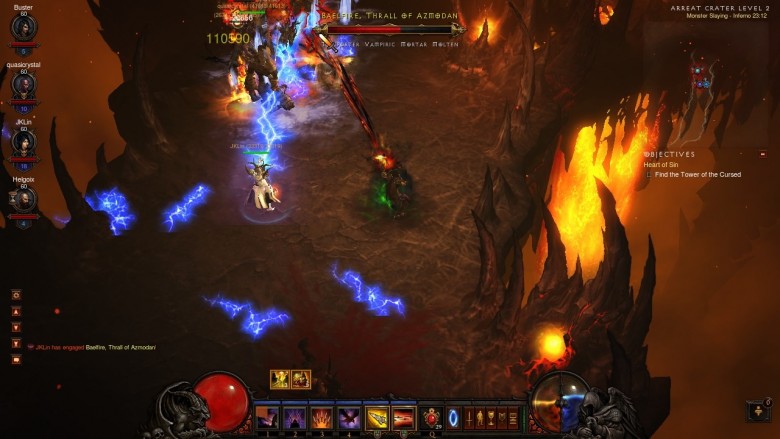Cast the blue Town Portal
Screen dimensions: 780x439
coord(453,417)
